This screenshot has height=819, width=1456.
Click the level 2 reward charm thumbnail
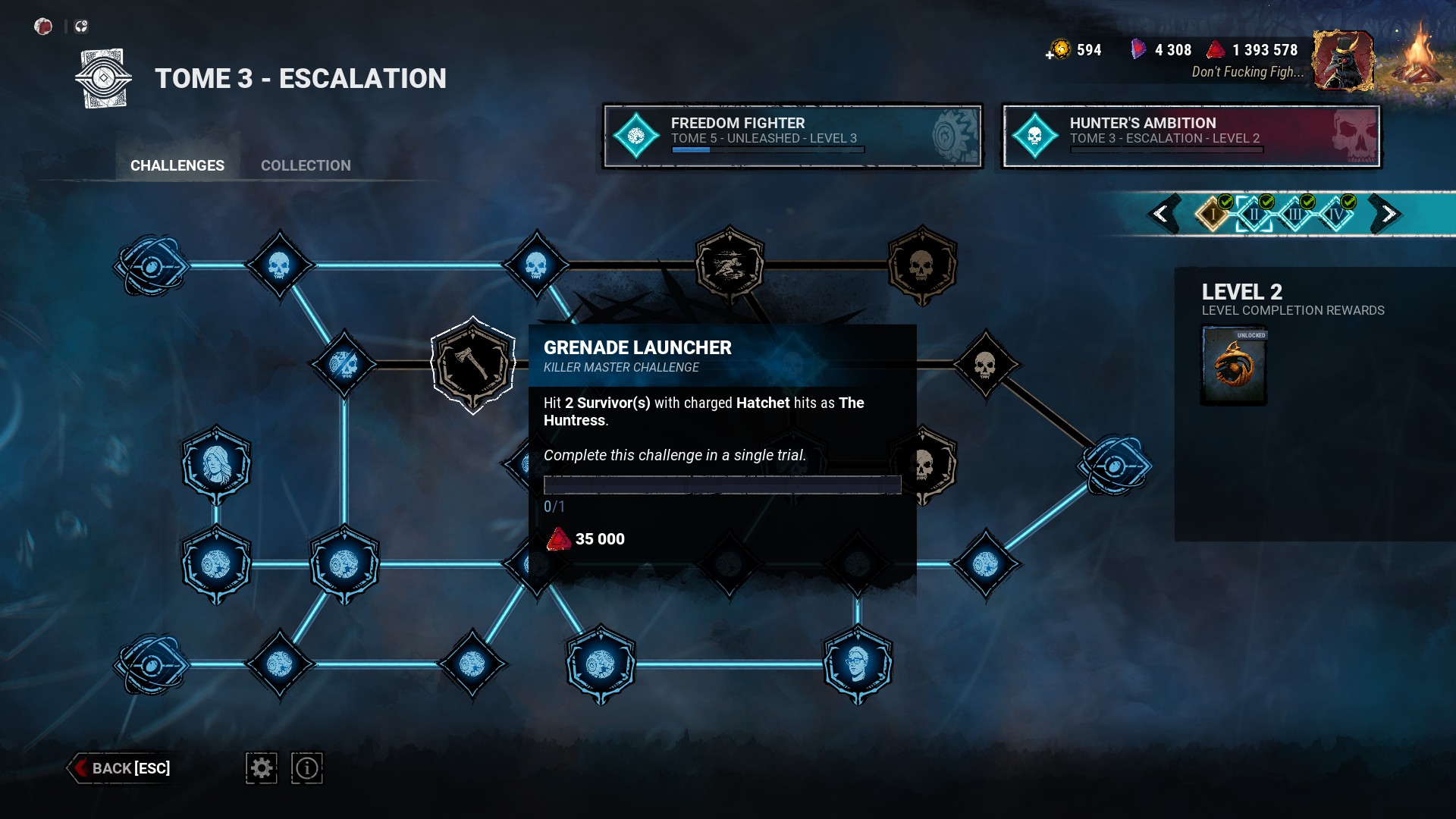1234,366
